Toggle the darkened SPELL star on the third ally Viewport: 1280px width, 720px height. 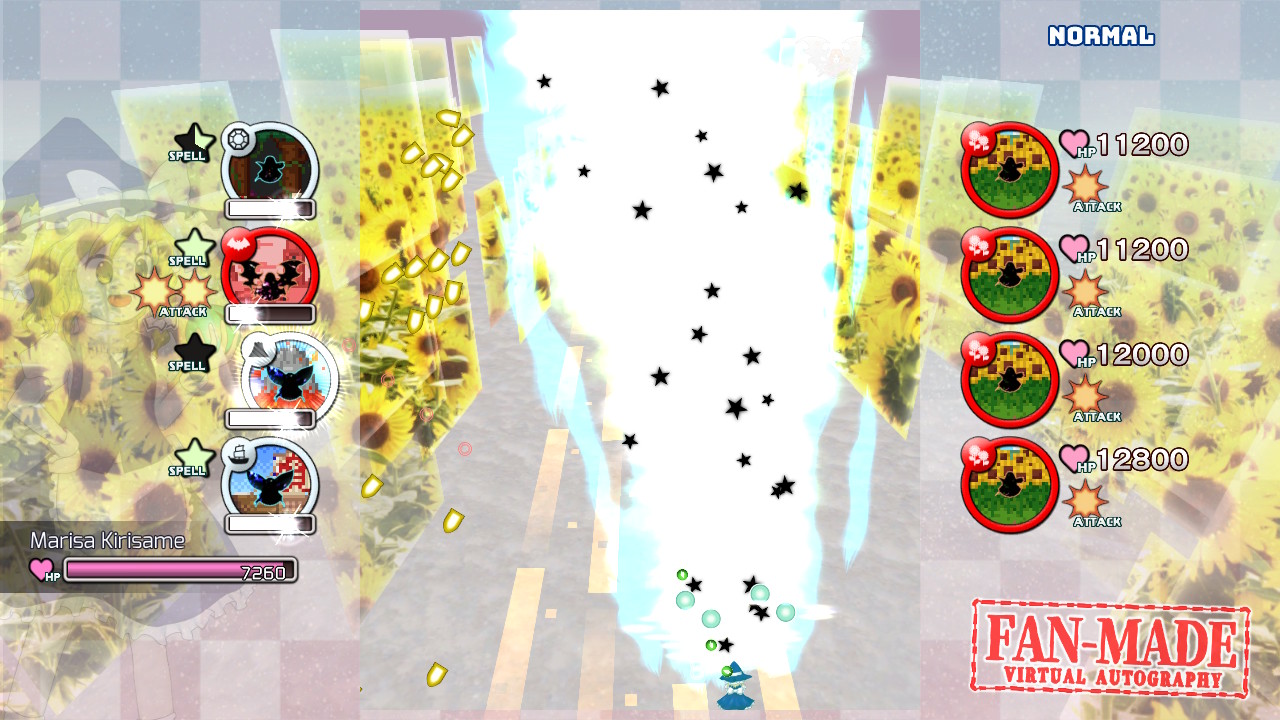point(194,355)
